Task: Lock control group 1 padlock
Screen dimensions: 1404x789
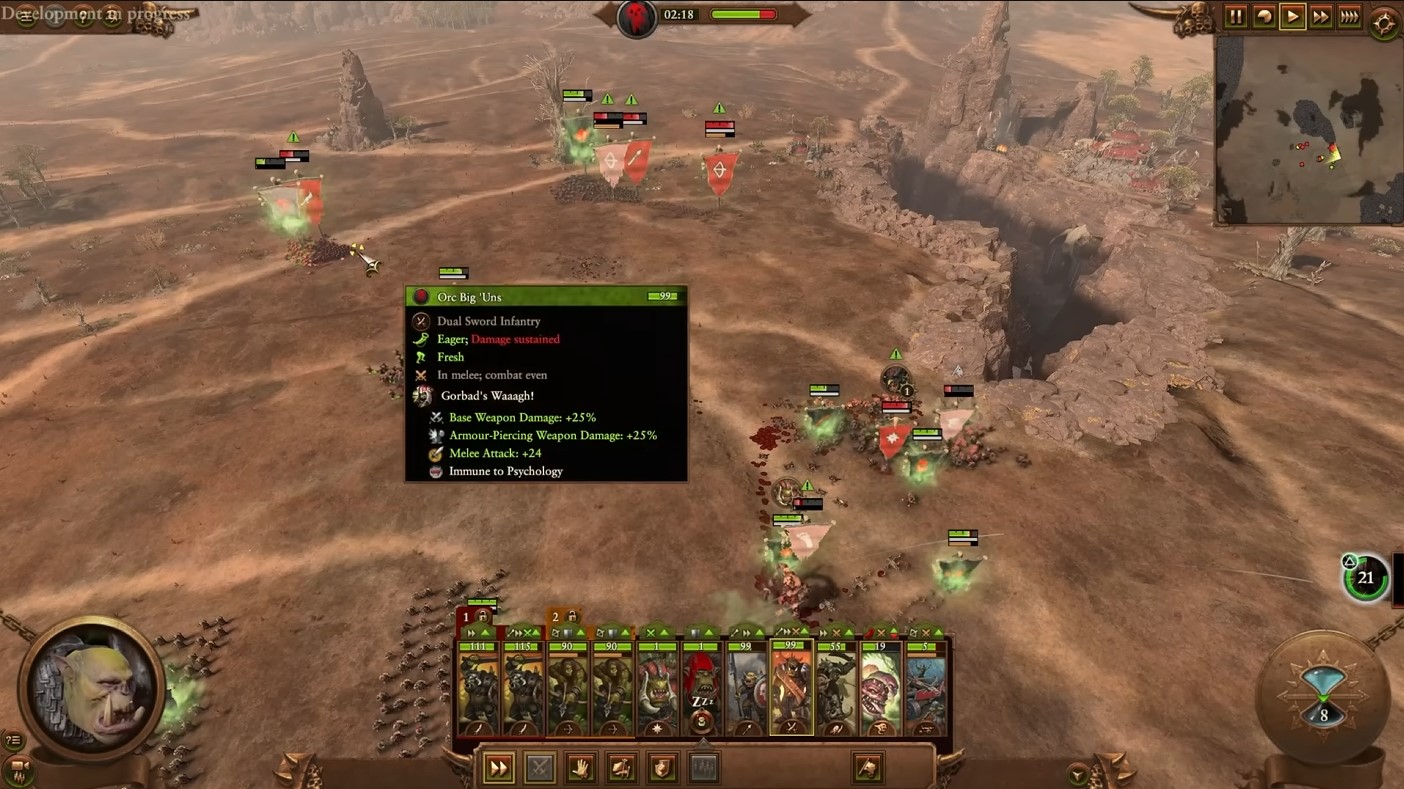Action: coord(484,617)
